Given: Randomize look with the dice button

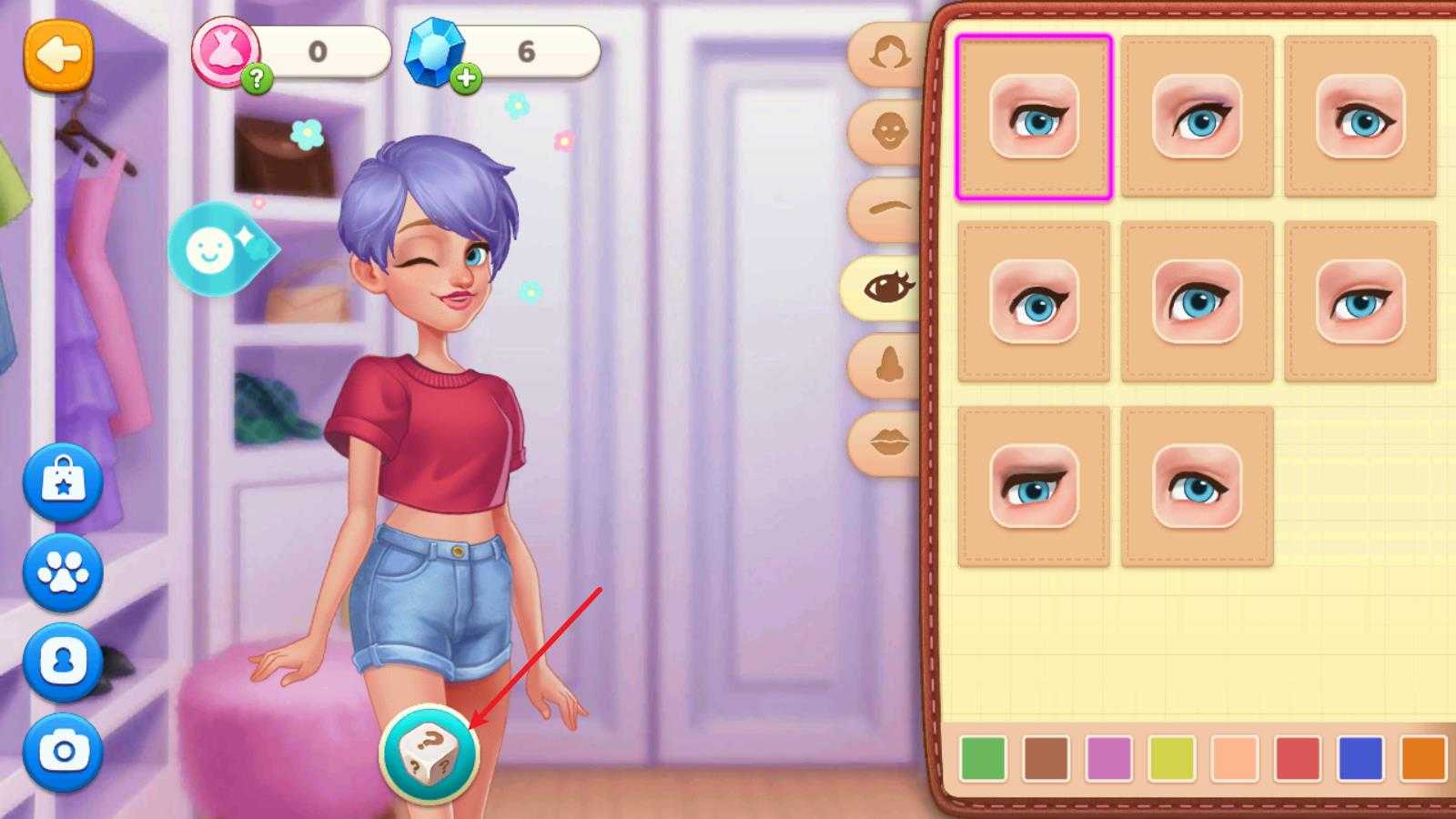Looking at the screenshot, I should tap(429, 754).
